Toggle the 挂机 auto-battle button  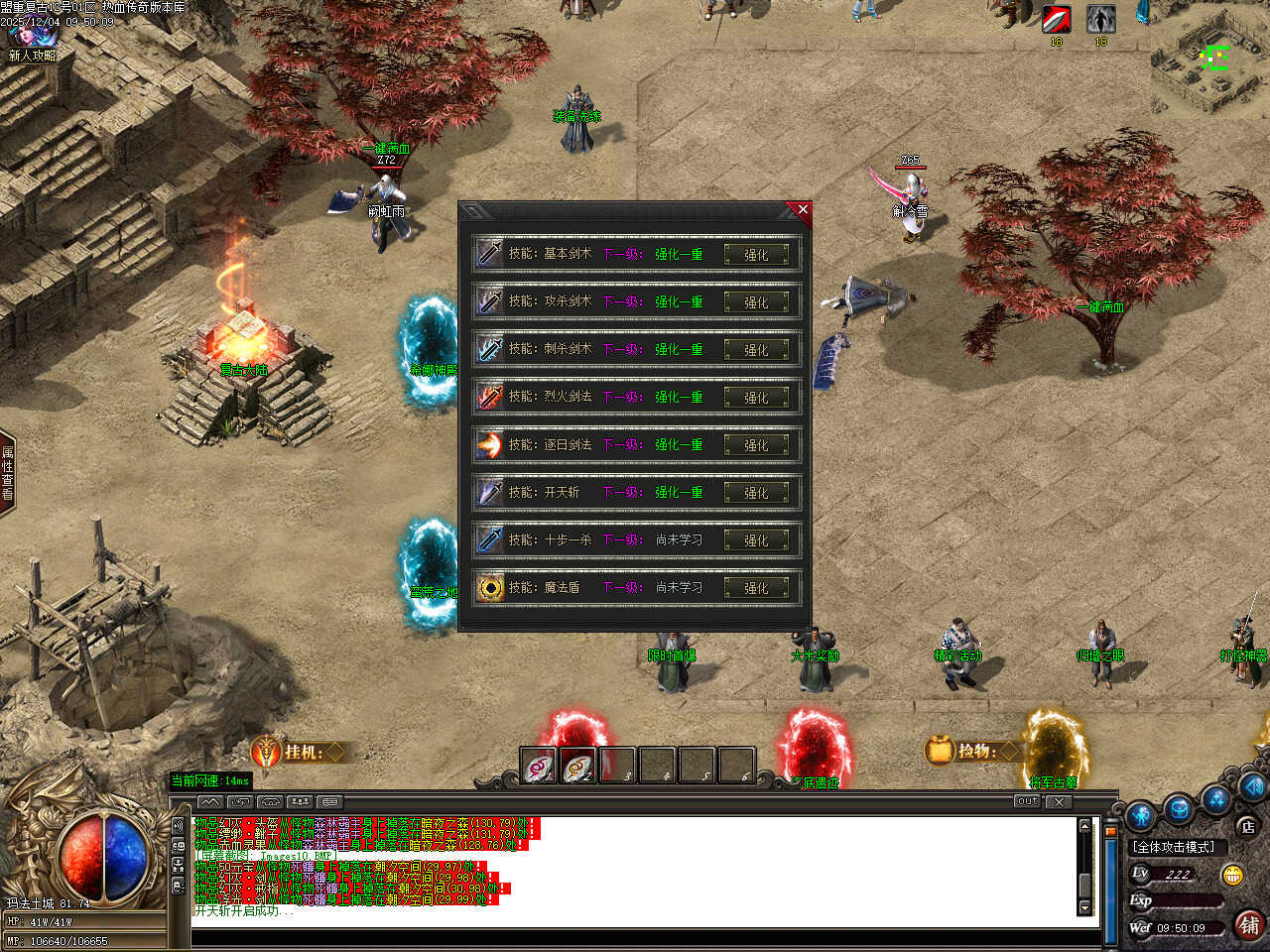298,753
